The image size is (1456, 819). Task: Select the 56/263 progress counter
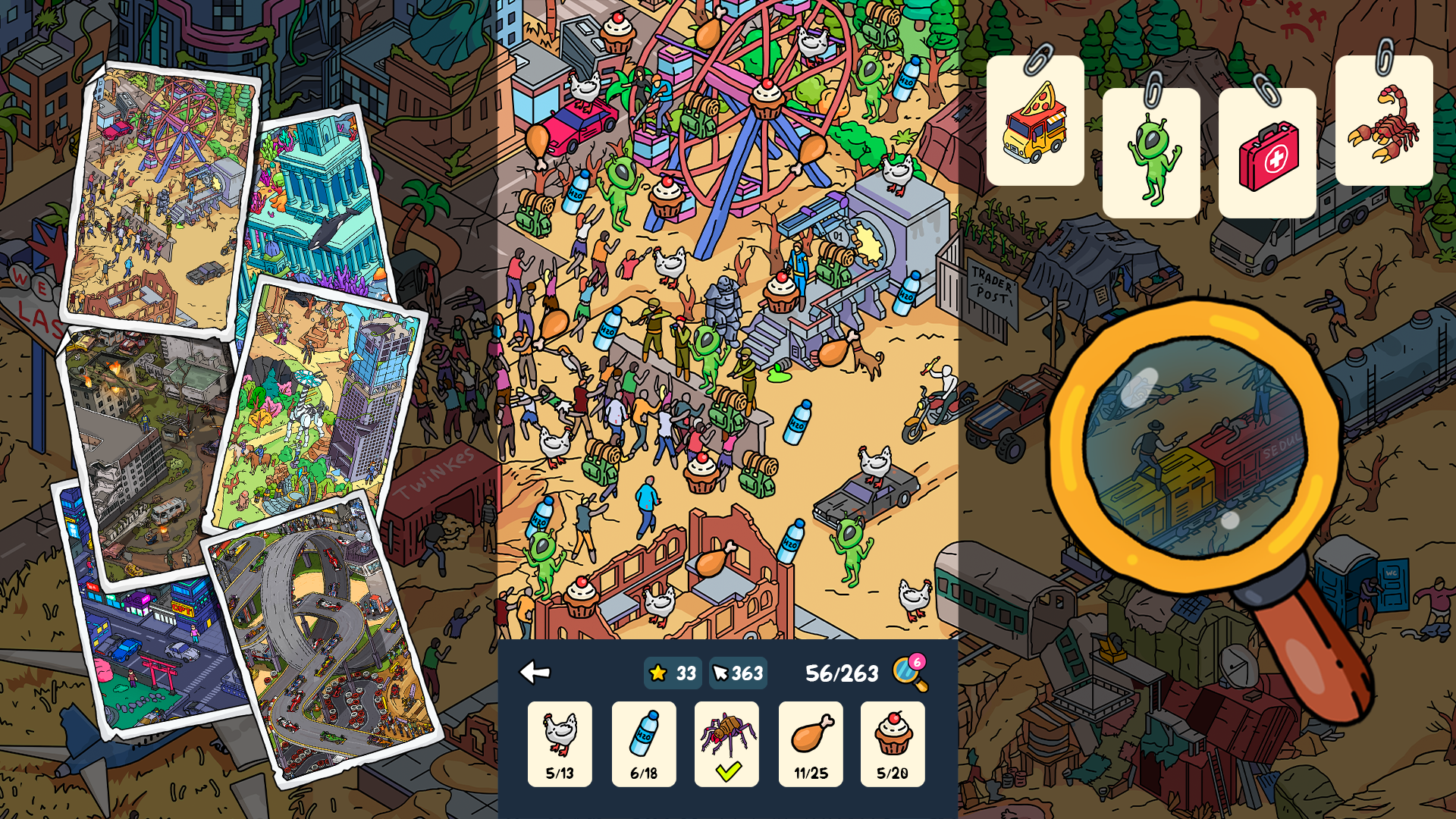[840, 672]
